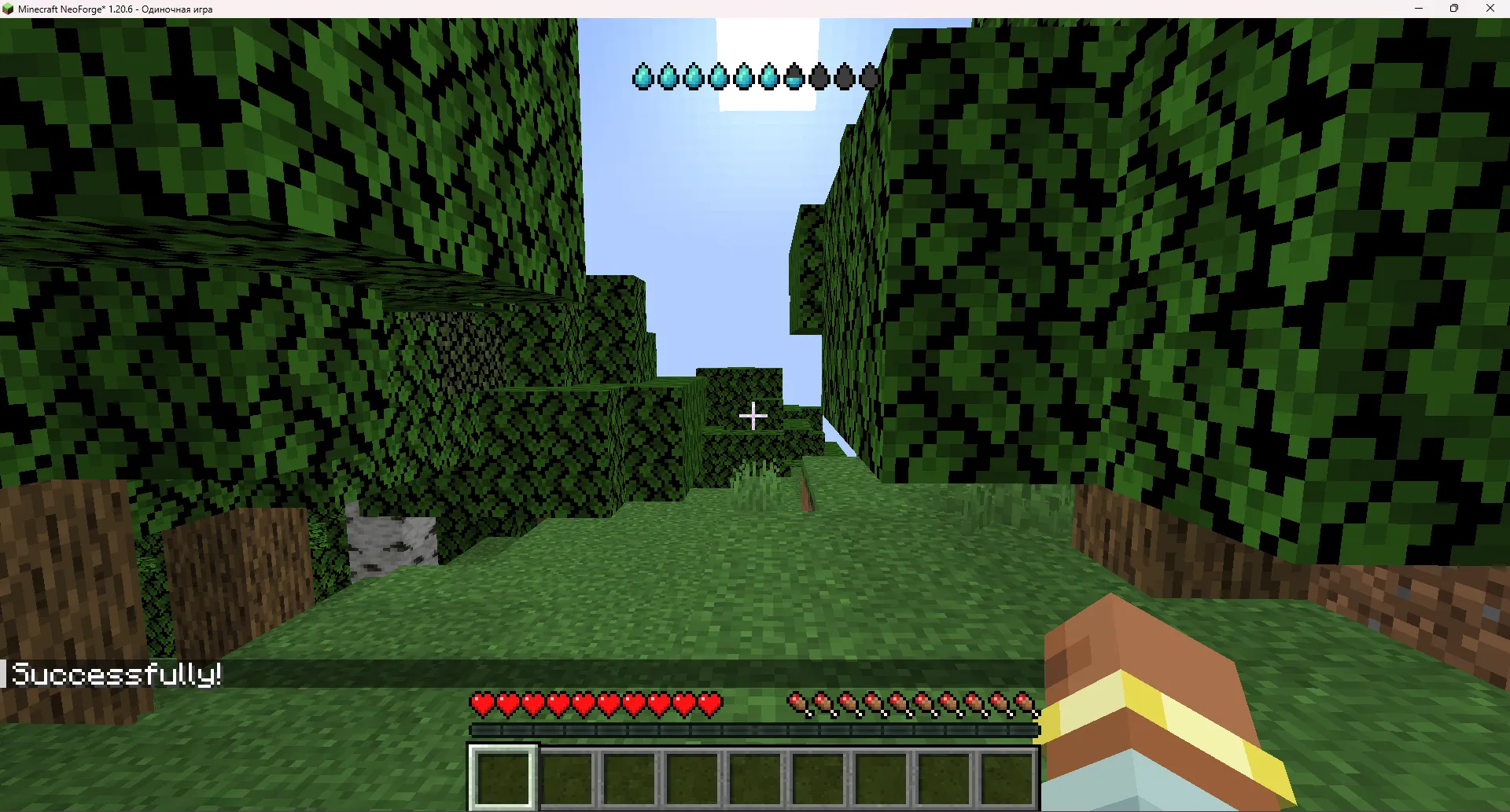Select the second hotbar slot

click(566, 778)
